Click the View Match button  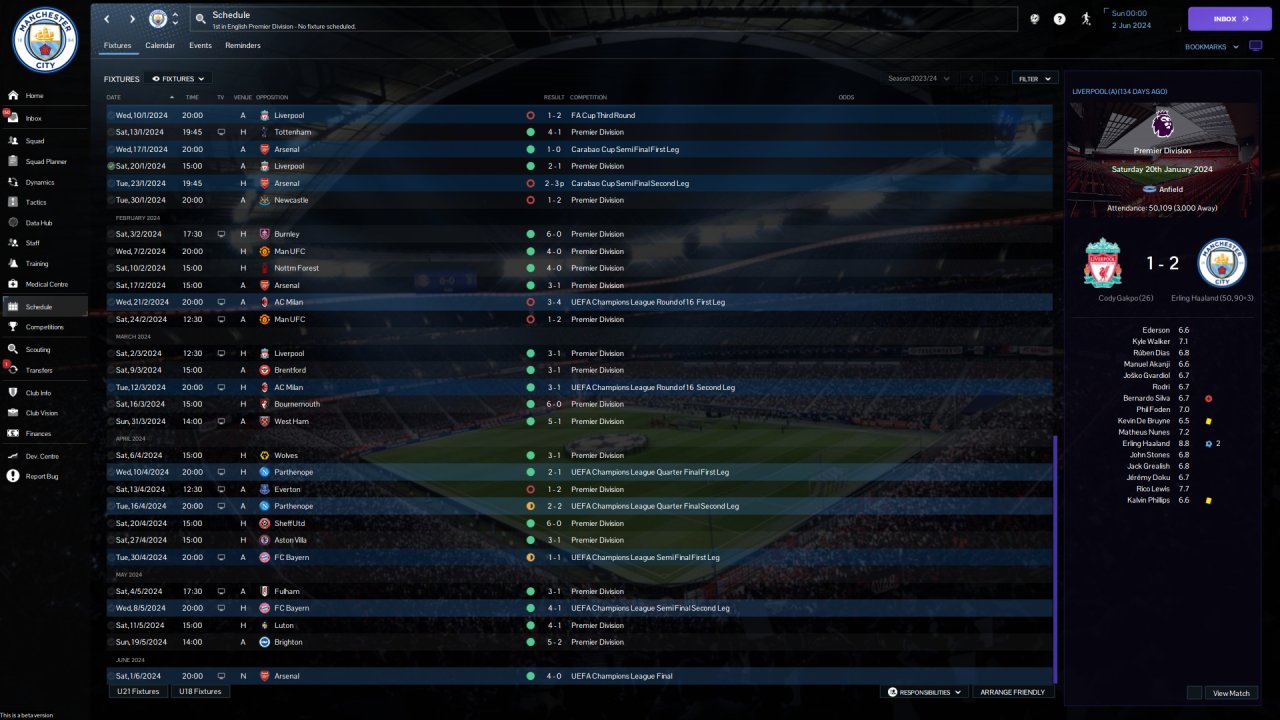1231,693
